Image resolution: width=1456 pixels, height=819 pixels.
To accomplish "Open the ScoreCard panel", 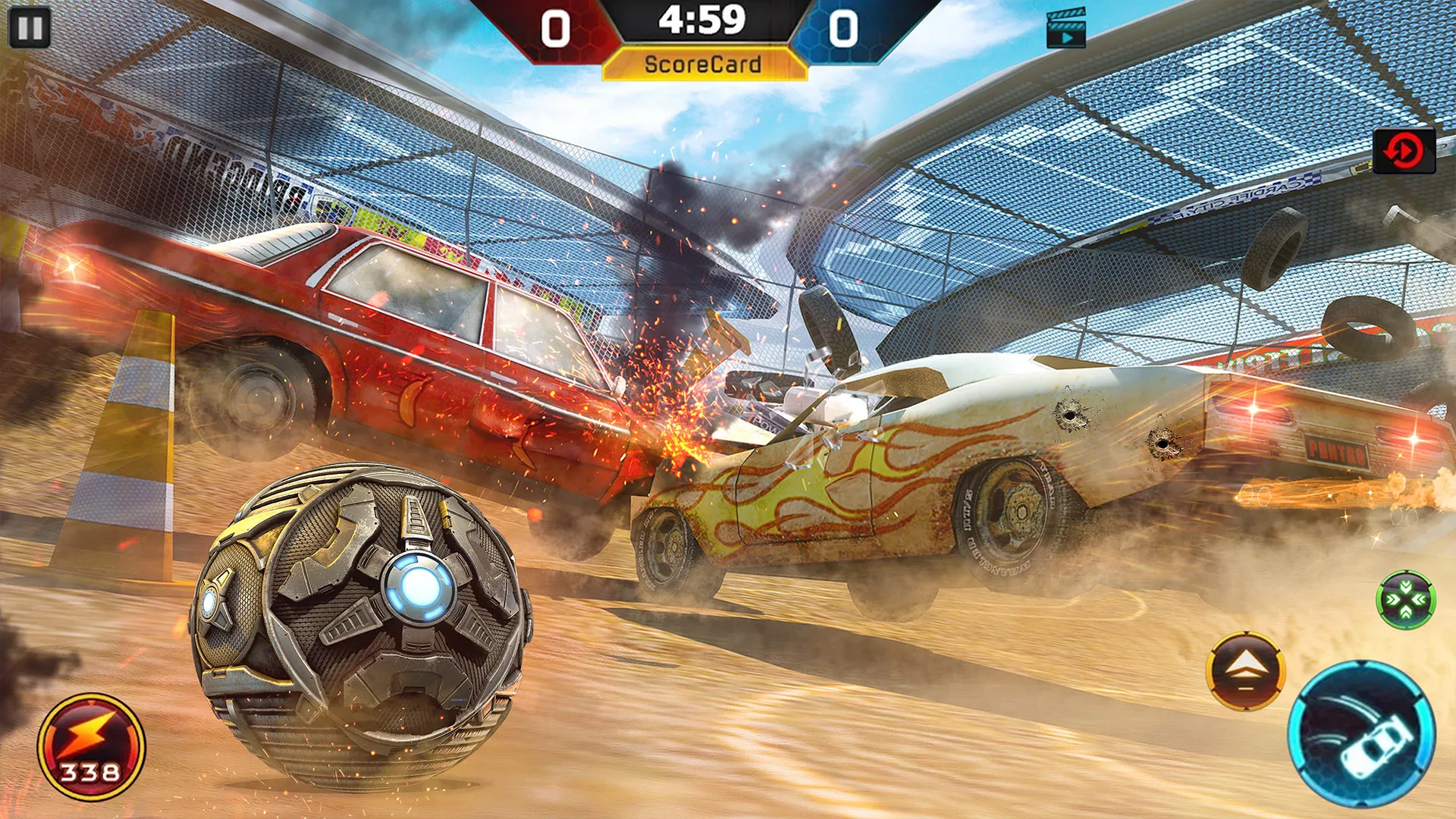I will [704, 64].
